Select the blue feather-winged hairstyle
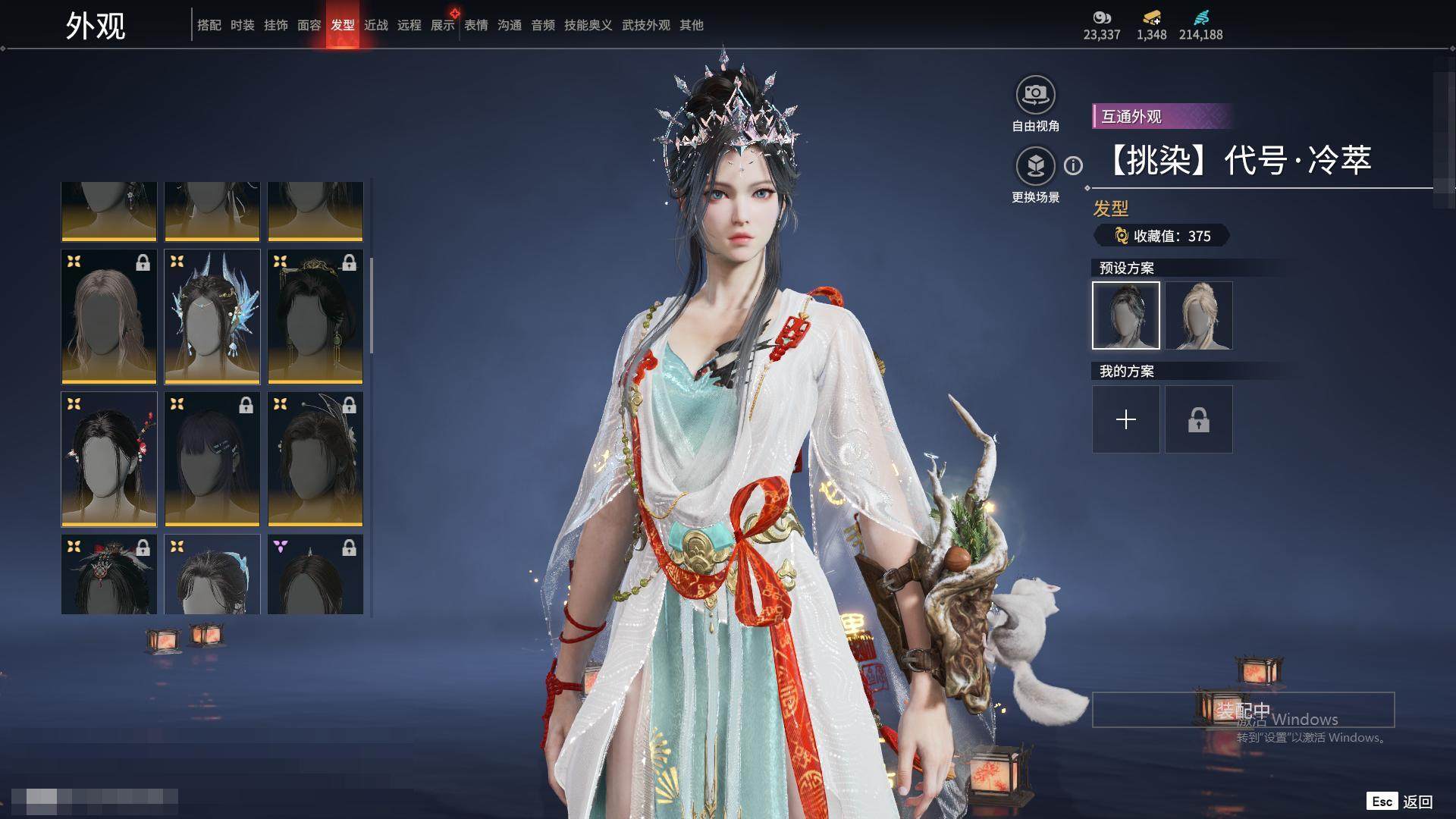Screen dimensions: 1456x819 click(212, 316)
